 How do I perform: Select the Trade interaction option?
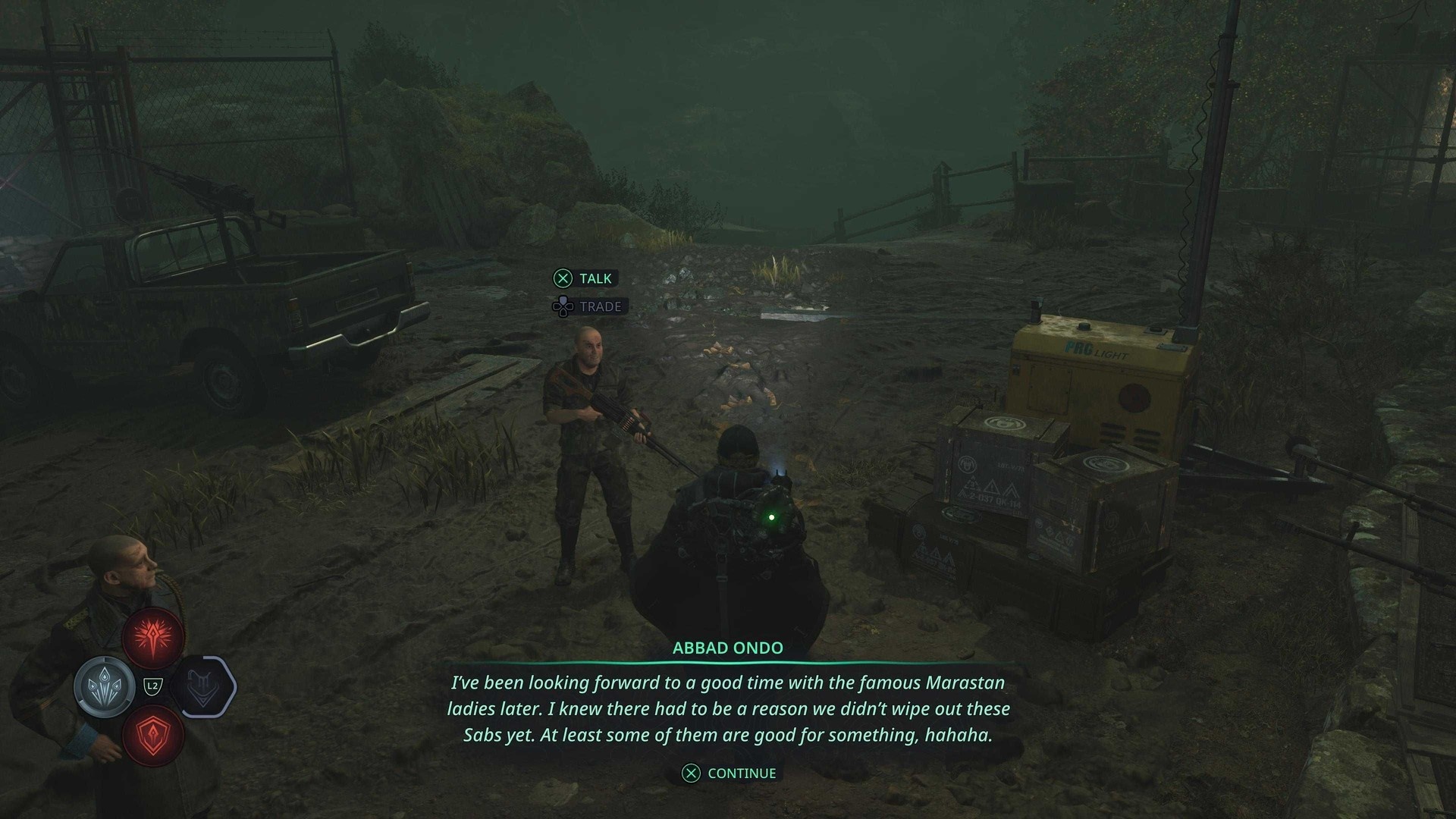tap(588, 307)
